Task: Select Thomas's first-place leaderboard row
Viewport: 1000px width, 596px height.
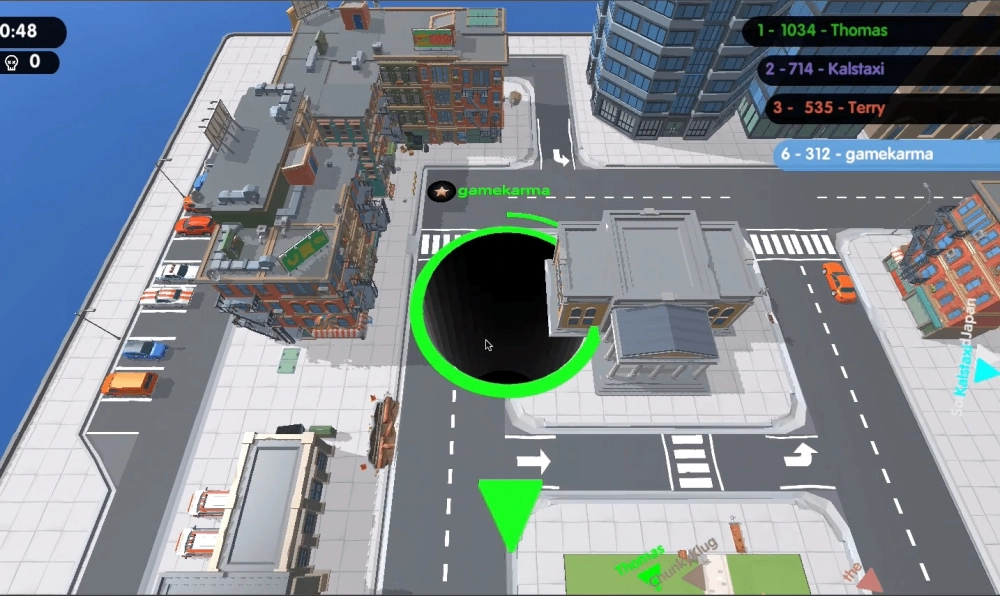Action: pos(870,31)
